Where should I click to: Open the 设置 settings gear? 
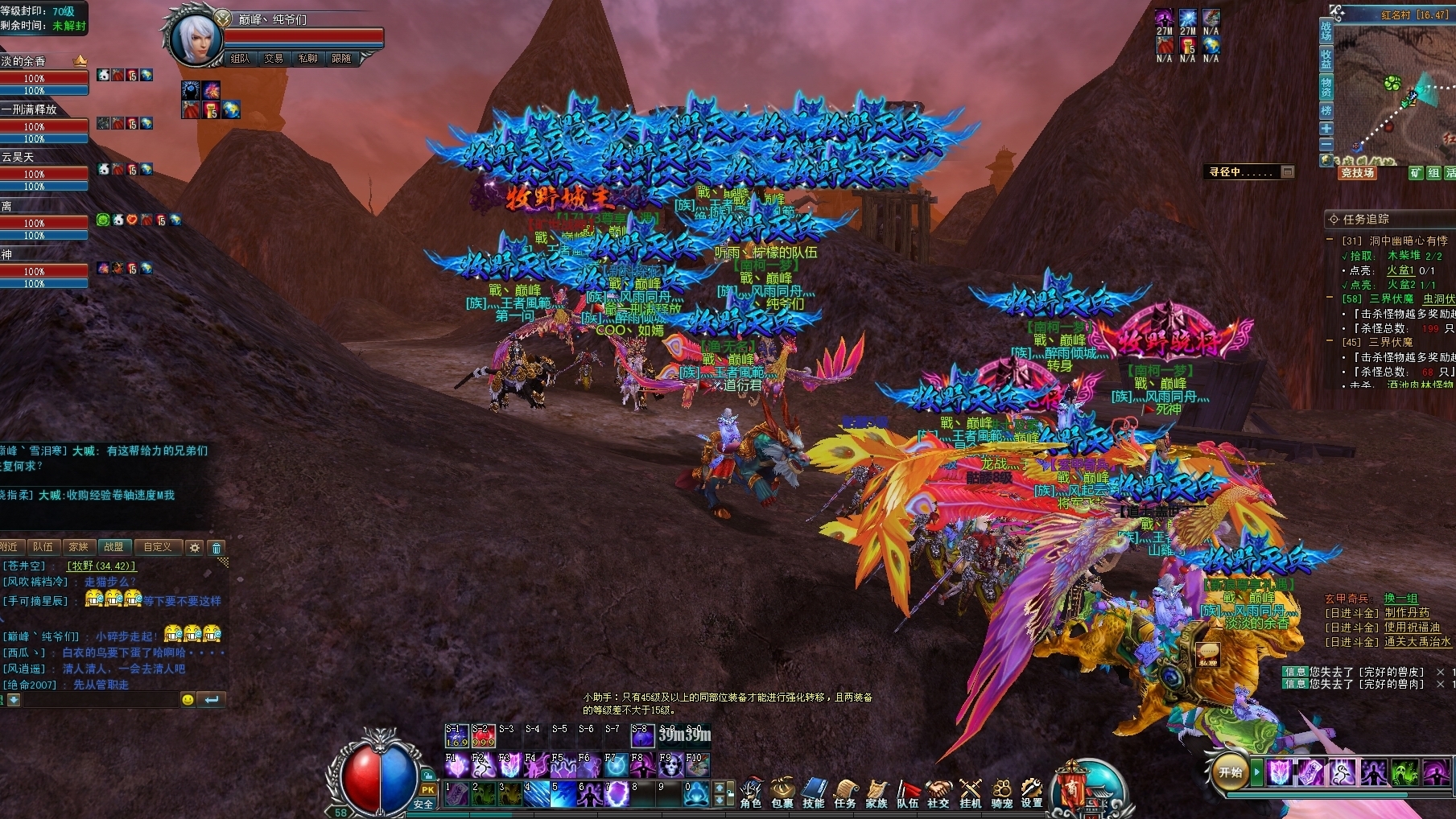pyautogui.click(x=1032, y=792)
